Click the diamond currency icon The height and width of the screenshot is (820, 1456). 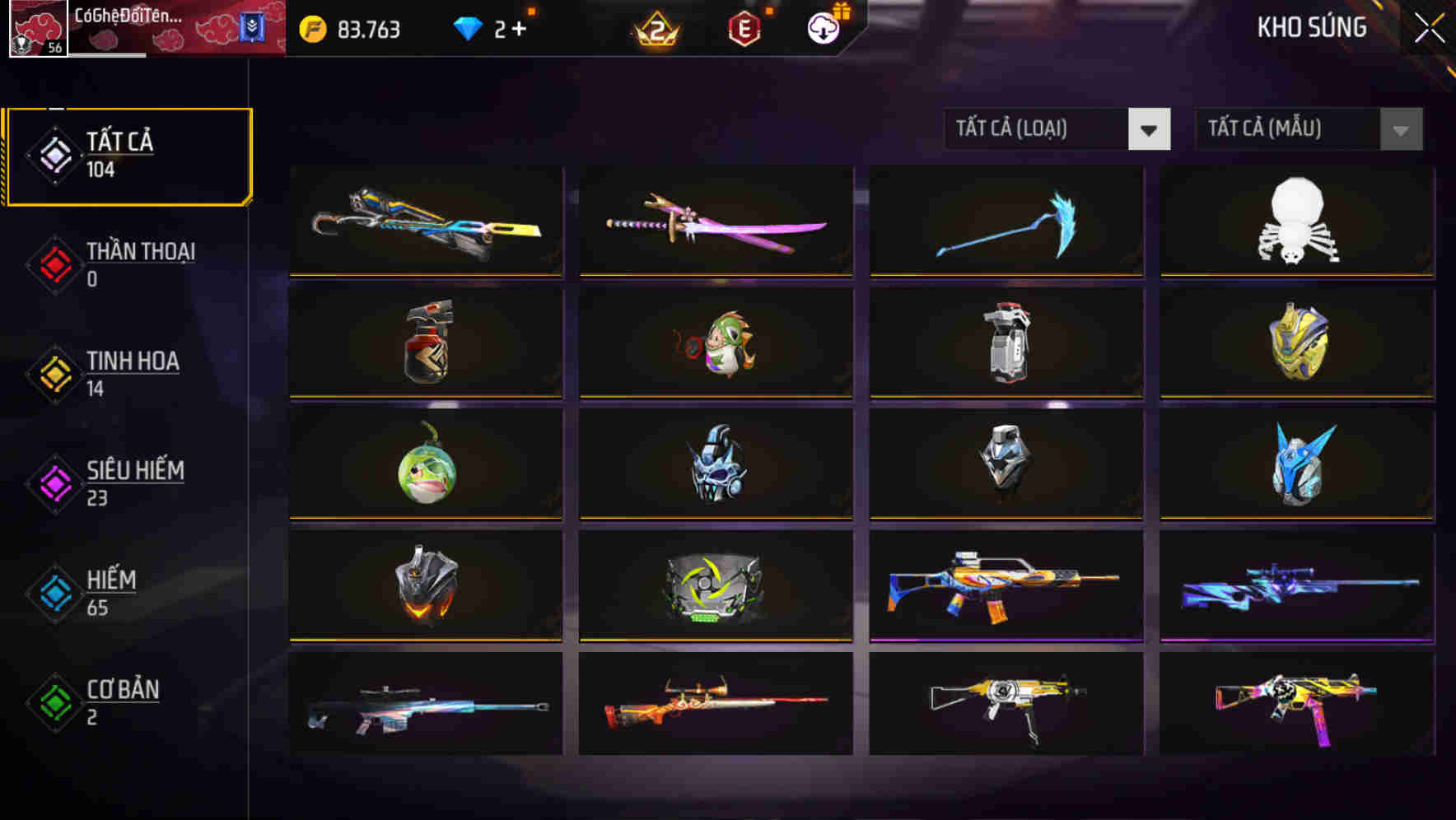469,29
